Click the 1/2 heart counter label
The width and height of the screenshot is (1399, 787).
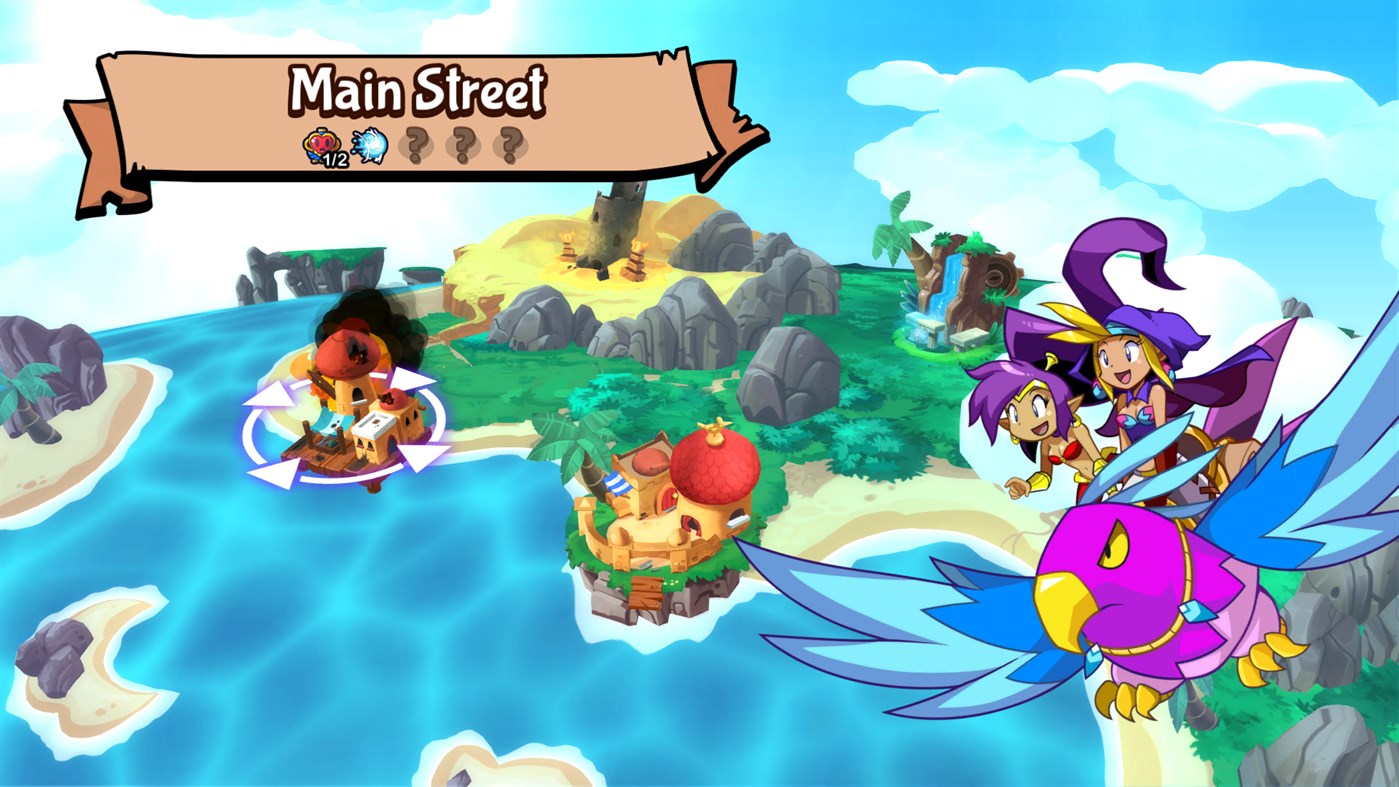click(x=333, y=161)
